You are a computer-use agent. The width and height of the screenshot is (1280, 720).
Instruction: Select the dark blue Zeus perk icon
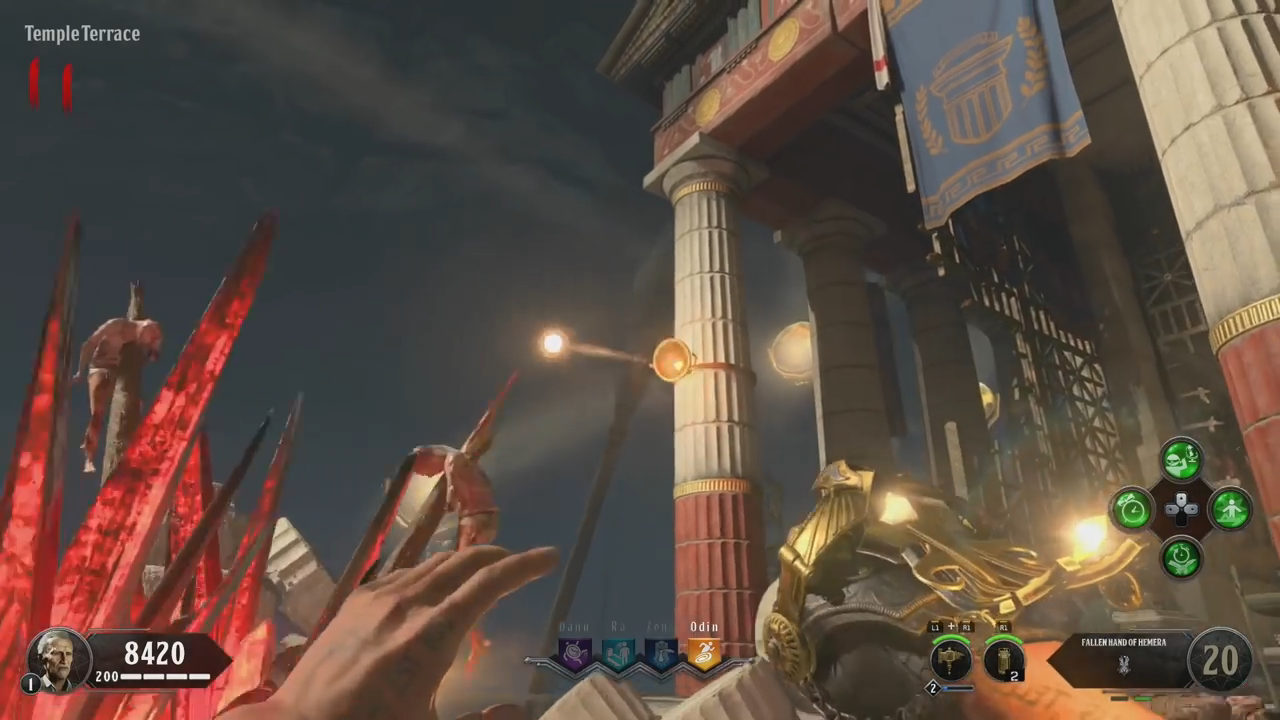point(660,654)
